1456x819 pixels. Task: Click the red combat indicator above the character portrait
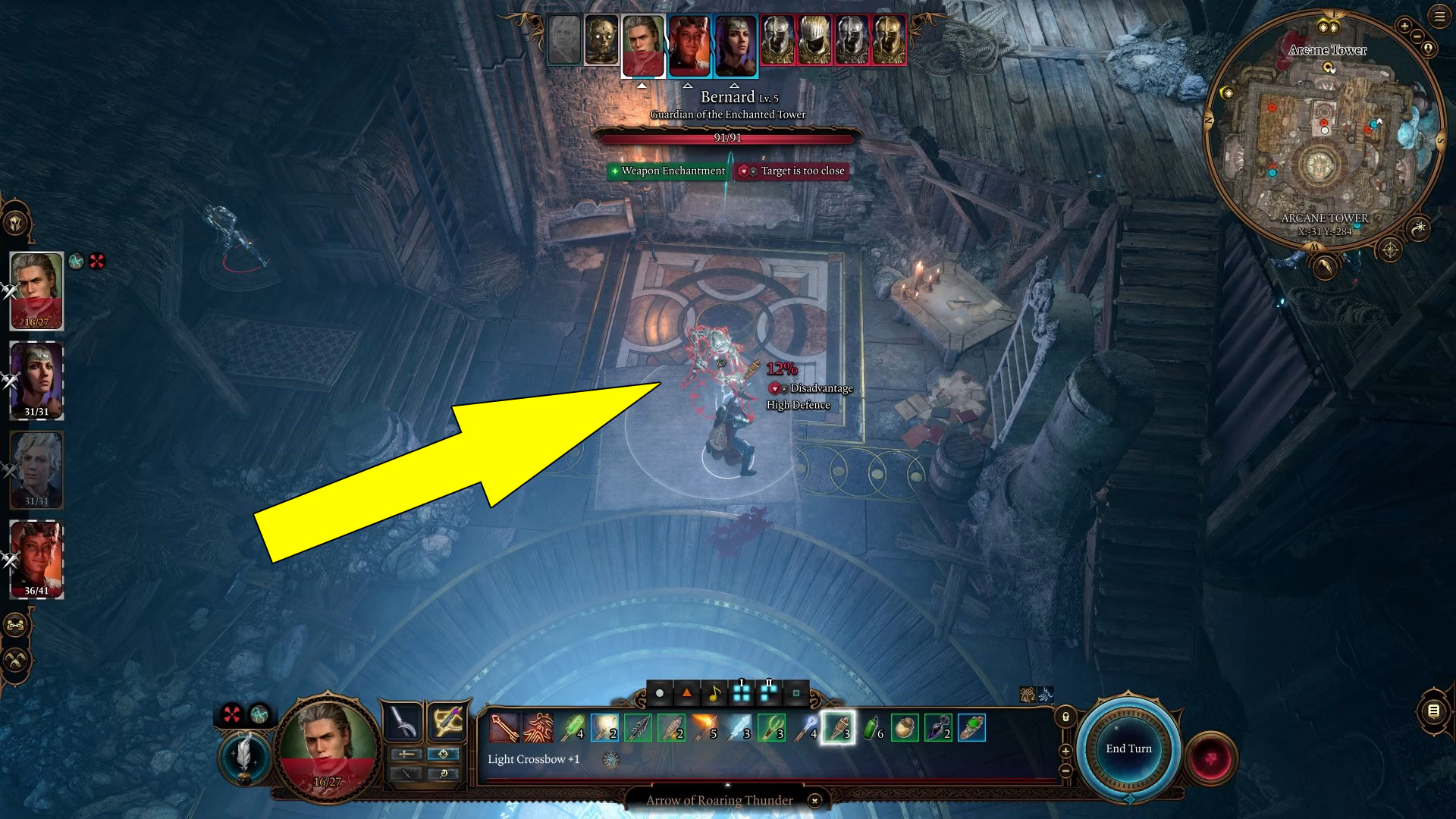(233, 713)
